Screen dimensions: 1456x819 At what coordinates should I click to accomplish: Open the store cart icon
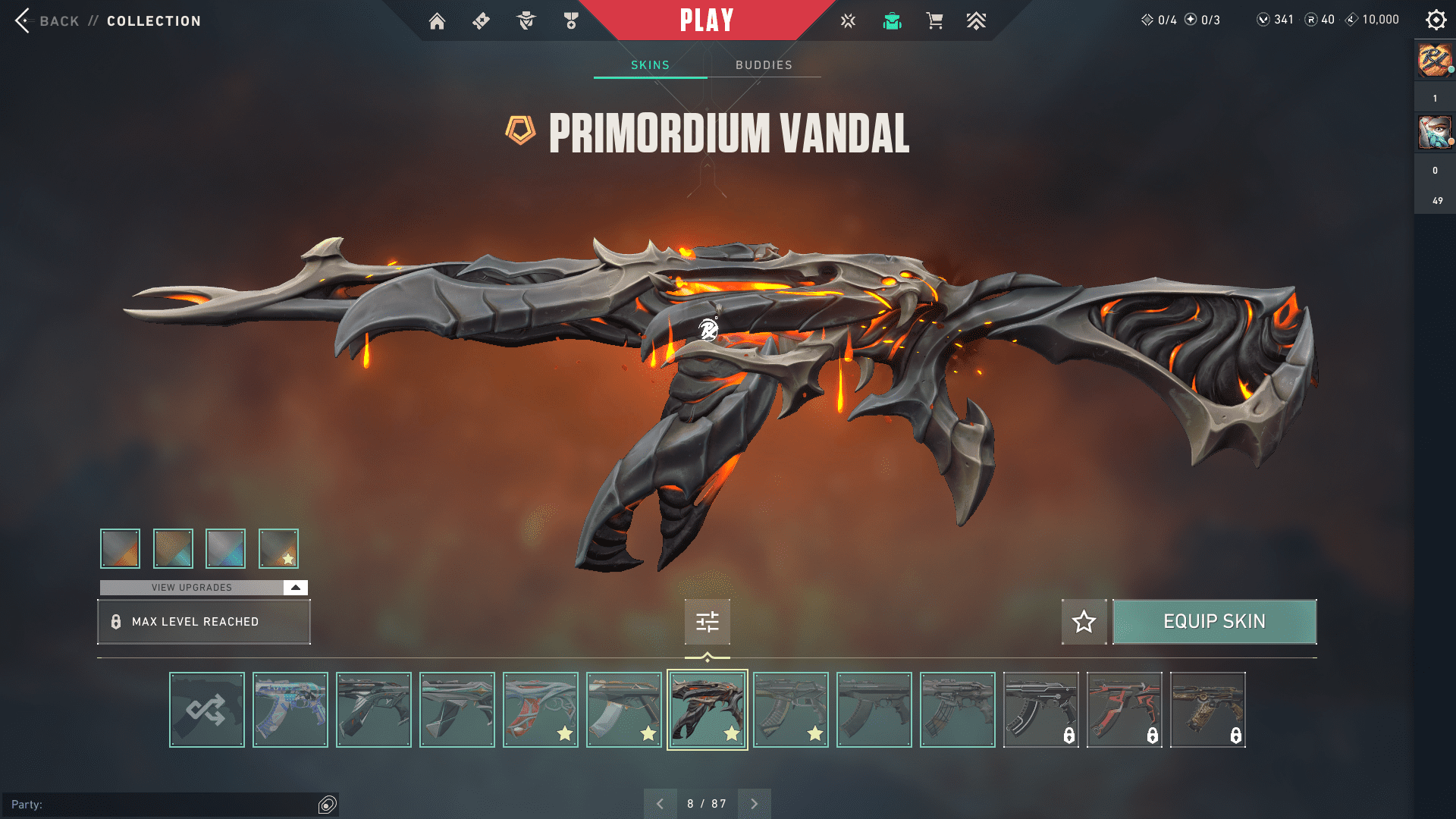[x=934, y=21]
